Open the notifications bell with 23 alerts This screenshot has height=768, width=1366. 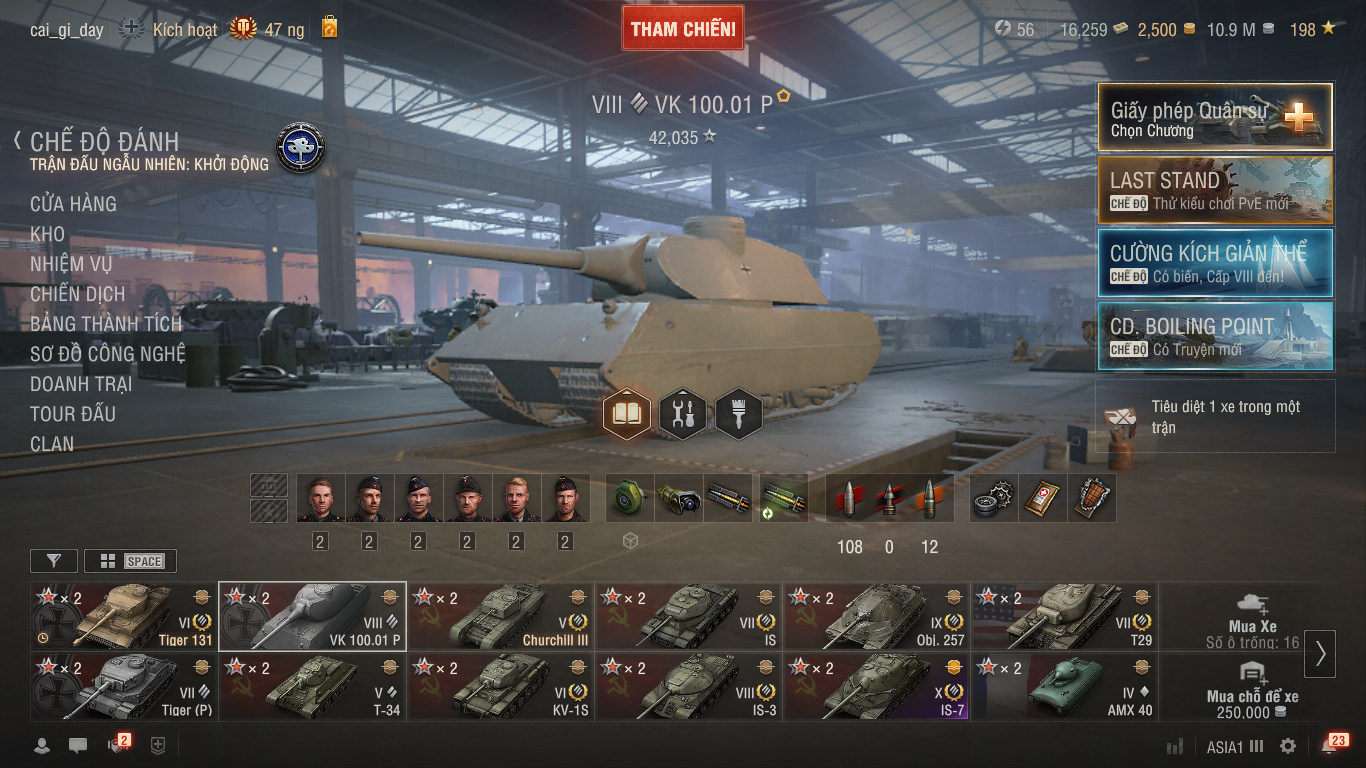pyautogui.click(x=1331, y=745)
